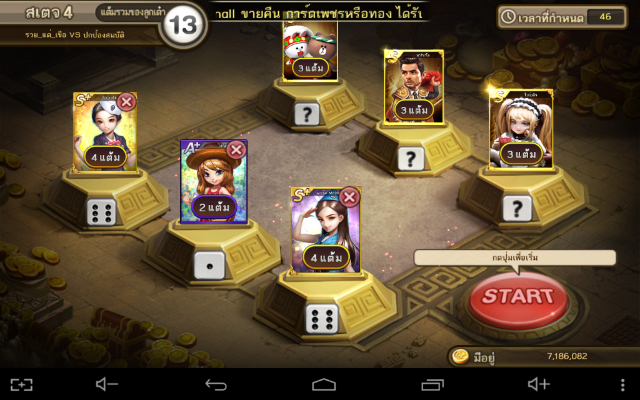Image resolution: width=640 pixels, height=400 pixels.
Task: Tap the red START button
Action: (517, 297)
